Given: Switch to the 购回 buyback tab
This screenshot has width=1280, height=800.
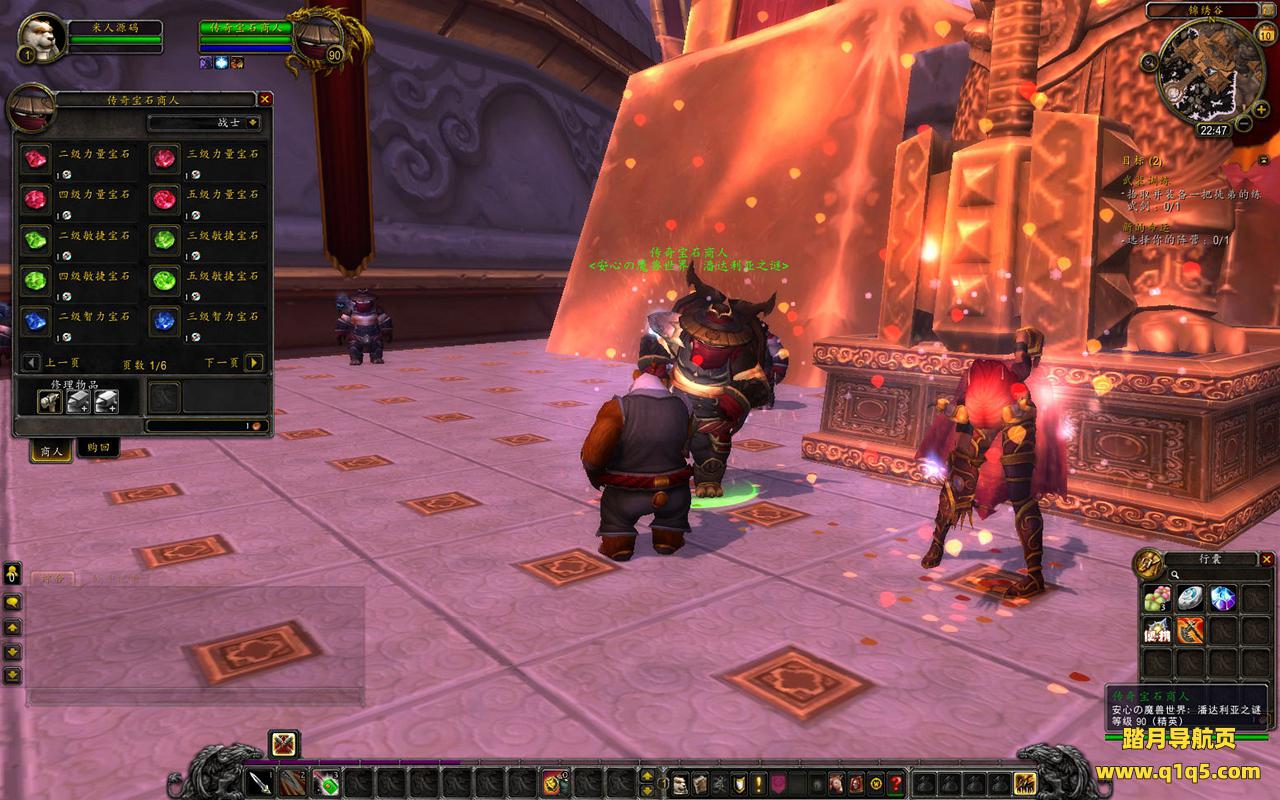Looking at the screenshot, I should [97, 448].
